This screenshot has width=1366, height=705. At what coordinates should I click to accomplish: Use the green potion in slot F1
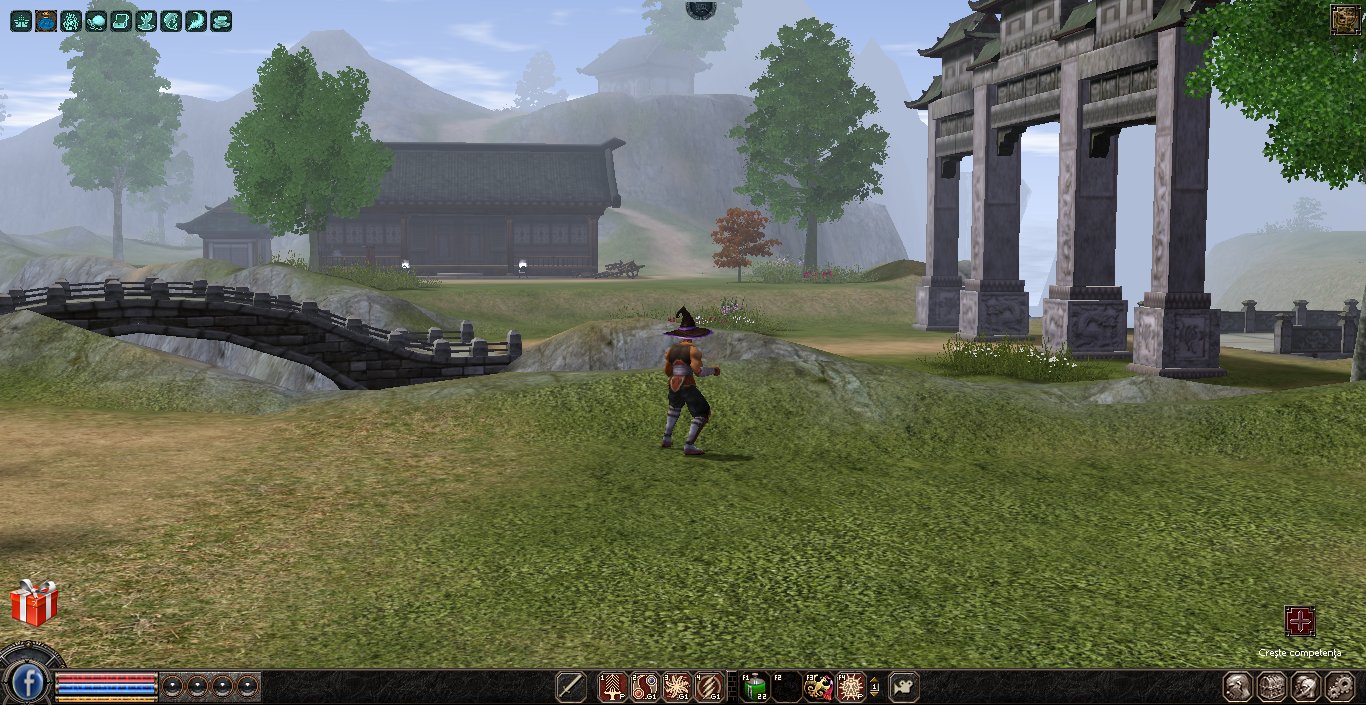pyautogui.click(x=754, y=687)
